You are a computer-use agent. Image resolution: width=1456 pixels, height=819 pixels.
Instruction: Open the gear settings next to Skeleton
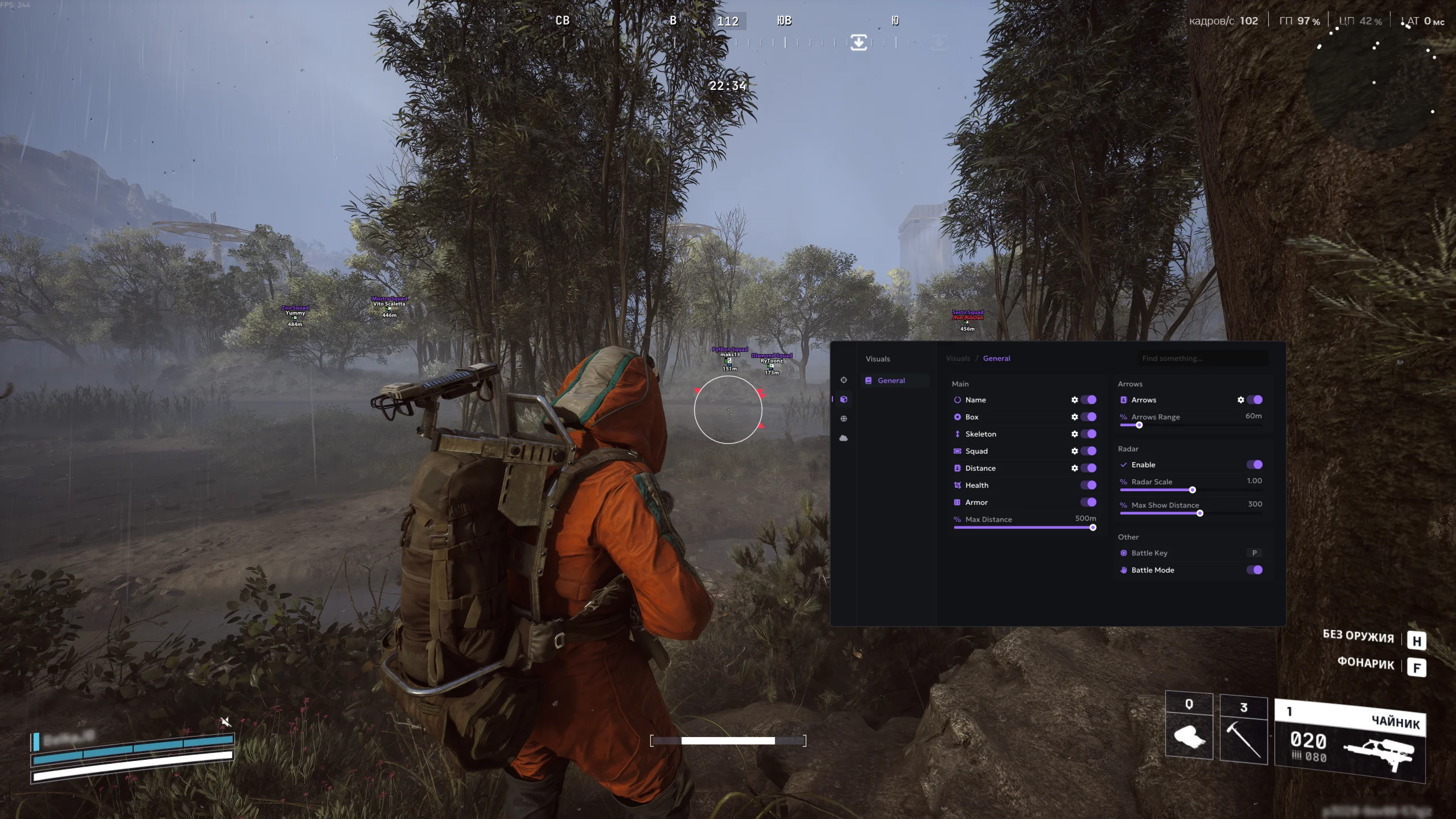point(1075,434)
